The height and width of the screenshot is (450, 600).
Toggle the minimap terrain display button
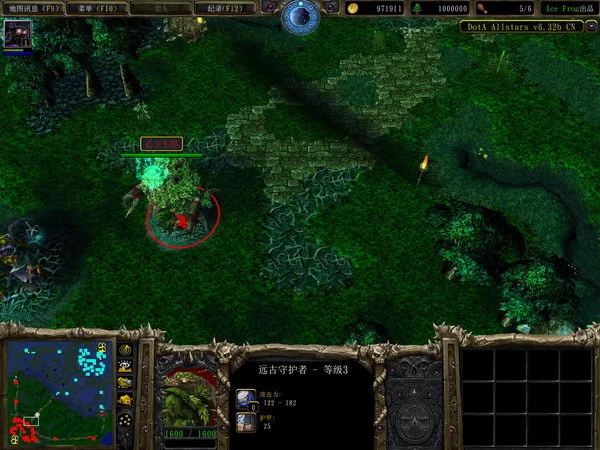click(x=126, y=366)
